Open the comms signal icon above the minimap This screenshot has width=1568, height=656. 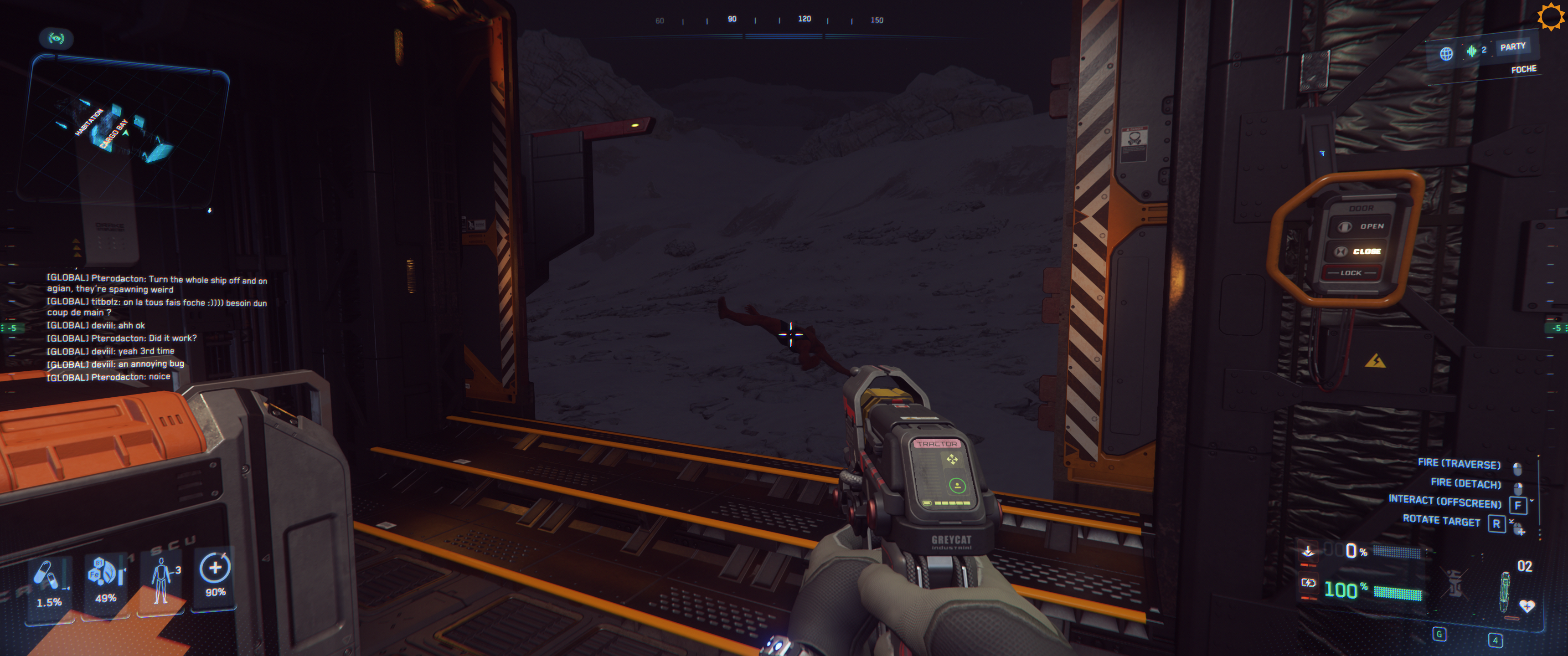pyautogui.click(x=57, y=38)
